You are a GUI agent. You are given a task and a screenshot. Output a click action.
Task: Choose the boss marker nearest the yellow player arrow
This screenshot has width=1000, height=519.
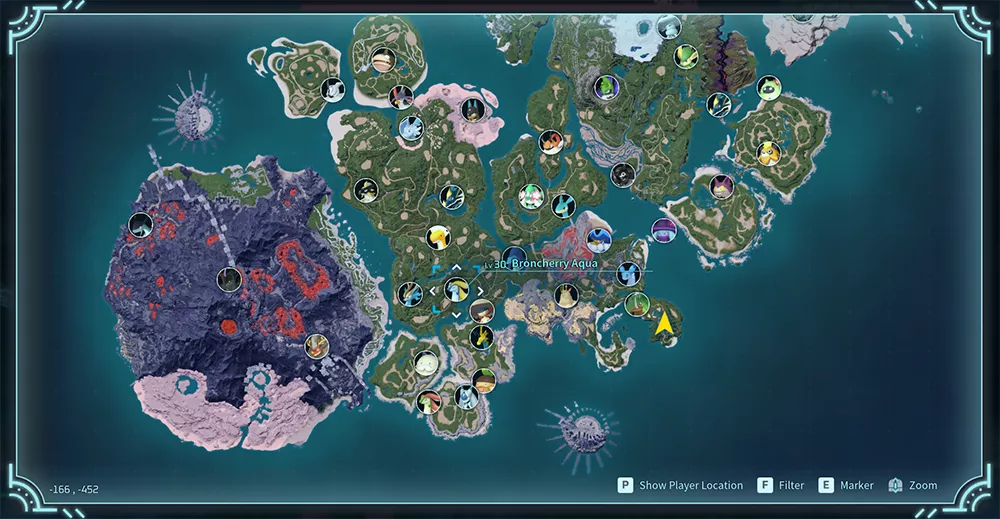point(636,304)
